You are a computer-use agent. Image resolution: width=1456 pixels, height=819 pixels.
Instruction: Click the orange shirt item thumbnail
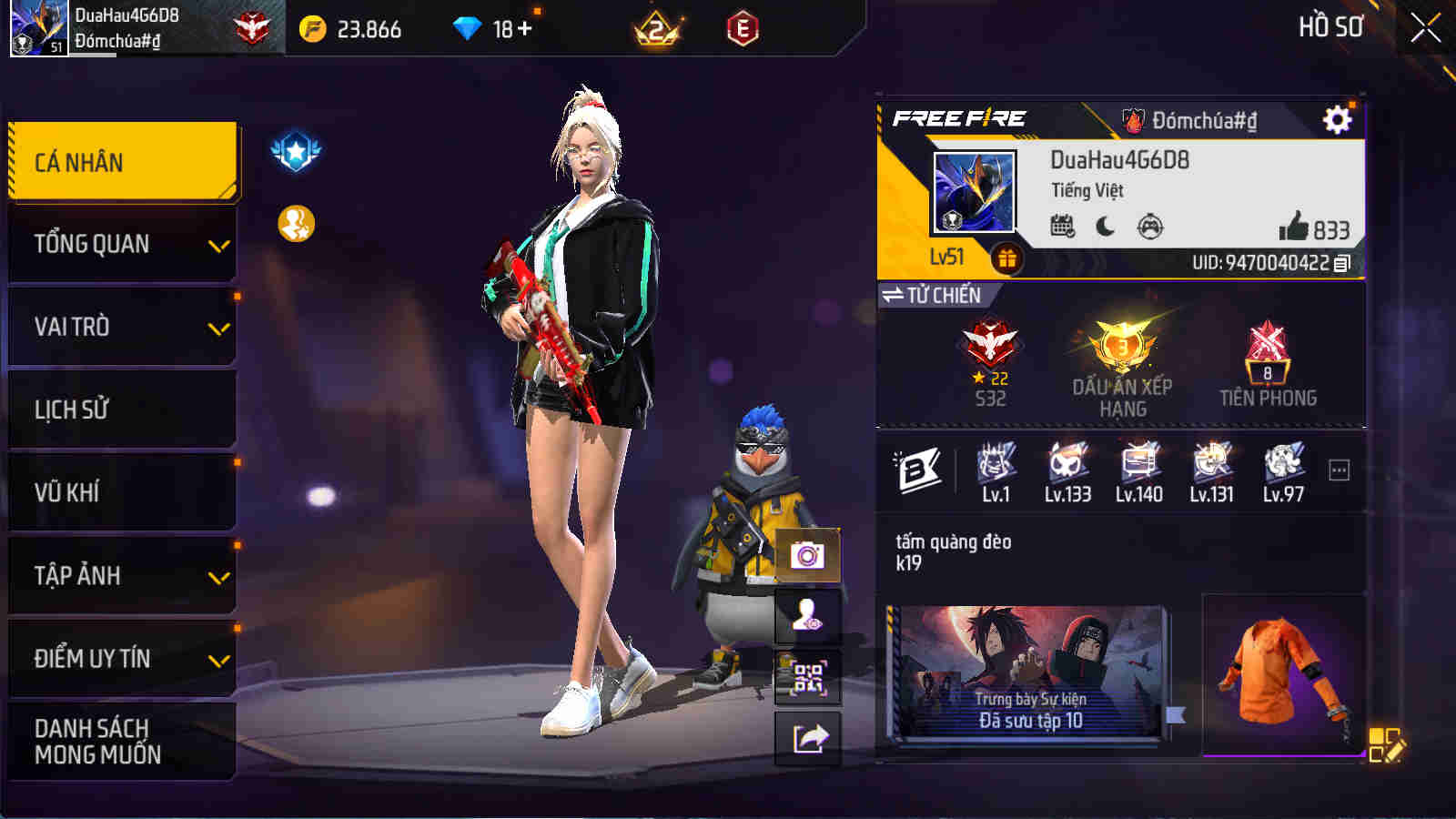[1274, 682]
